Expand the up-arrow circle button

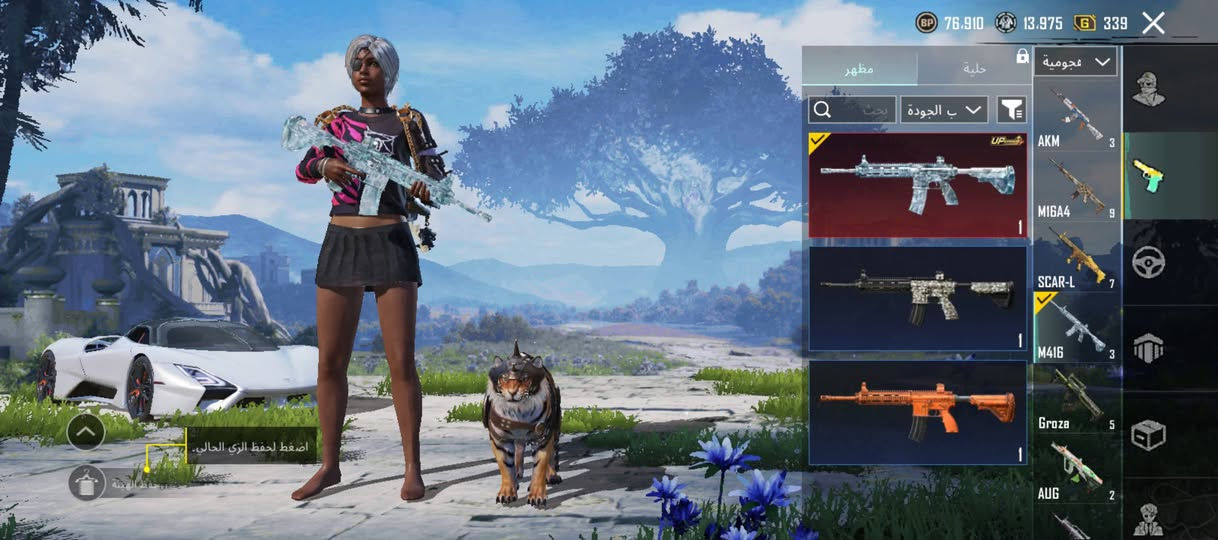87,432
